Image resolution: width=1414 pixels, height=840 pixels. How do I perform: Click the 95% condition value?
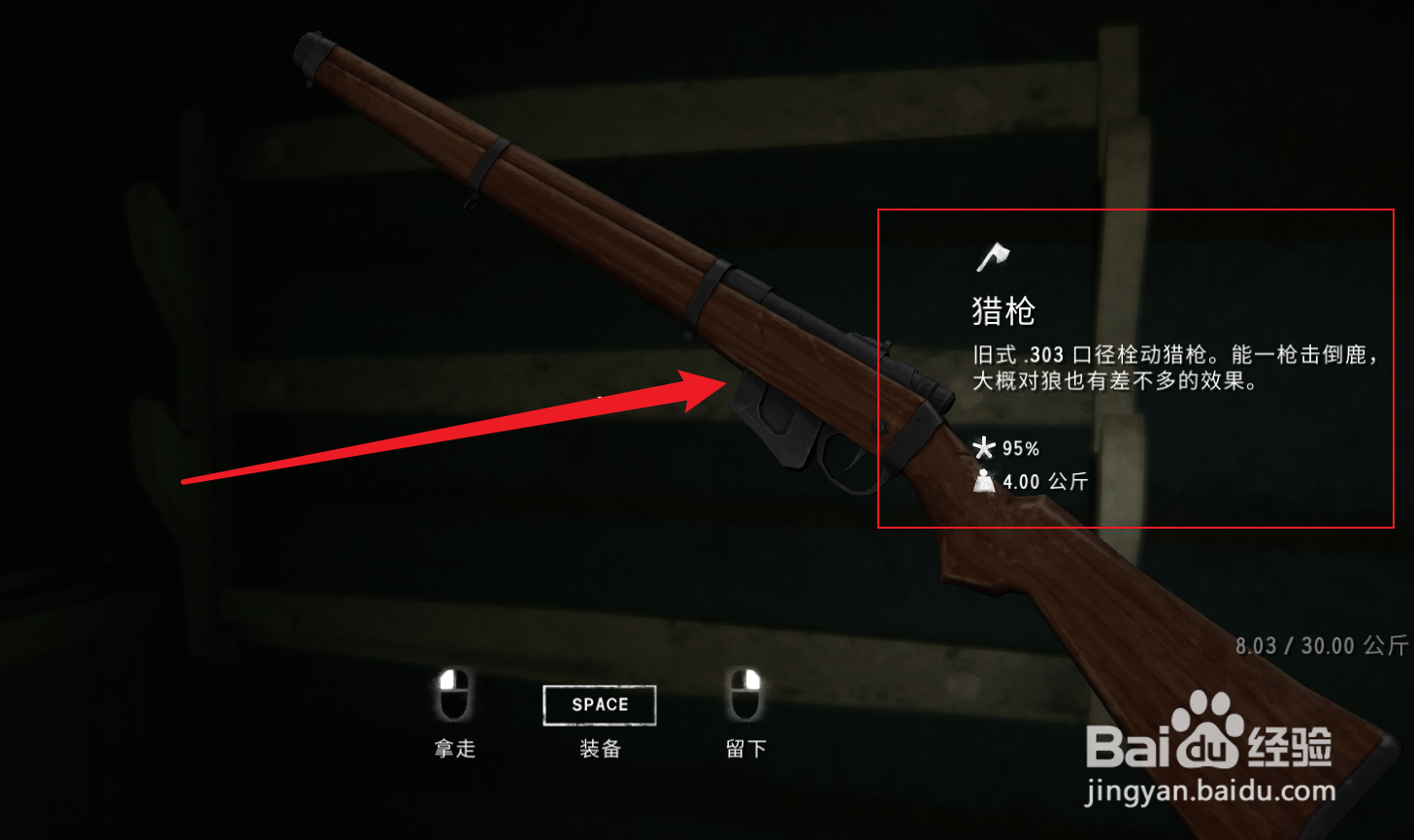click(x=1022, y=447)
